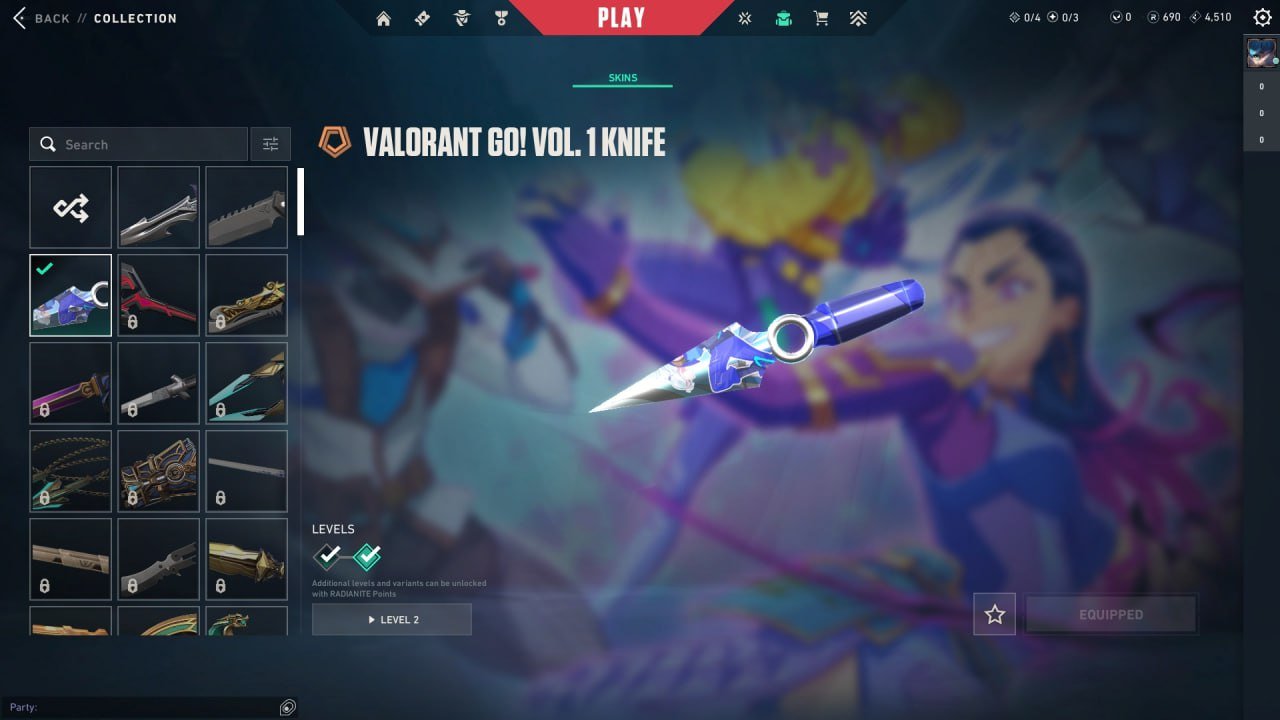Viewport: 1280px width, 720px height.
Task: Click the Search skins input field
Action: click(140, 144)
